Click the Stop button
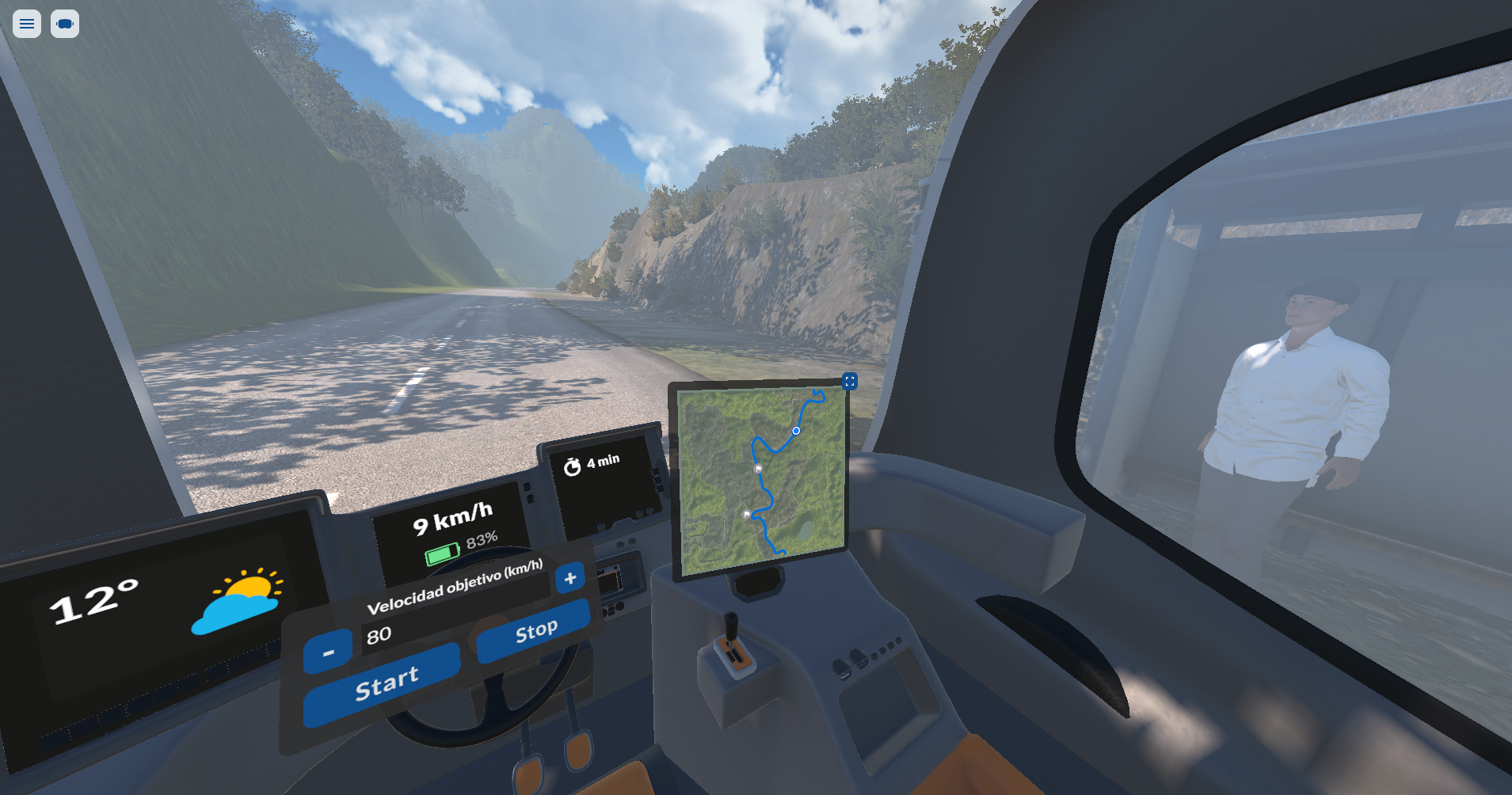This screenshot has width=1512, height=795. pyautogui.click(x=535, y=631)
